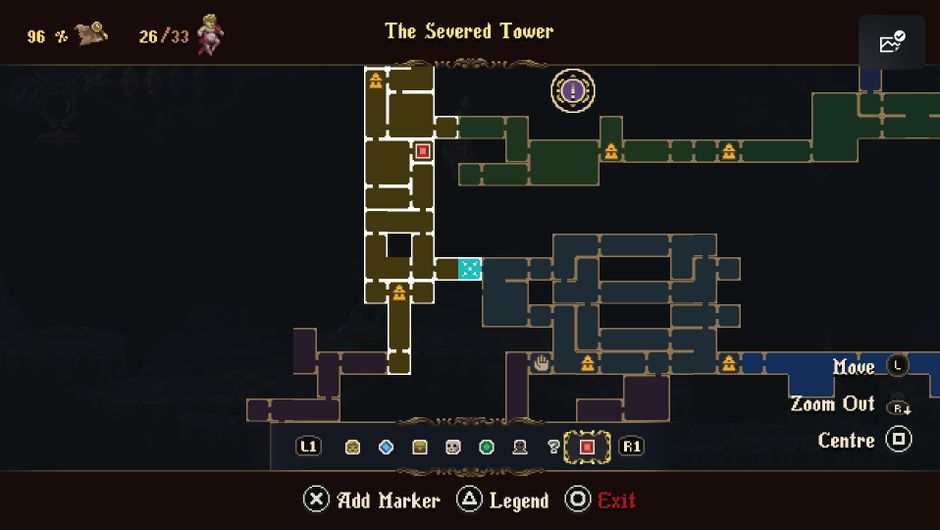Choose the green gem marker type
The image size is (940, 530).
pos(487,447)
